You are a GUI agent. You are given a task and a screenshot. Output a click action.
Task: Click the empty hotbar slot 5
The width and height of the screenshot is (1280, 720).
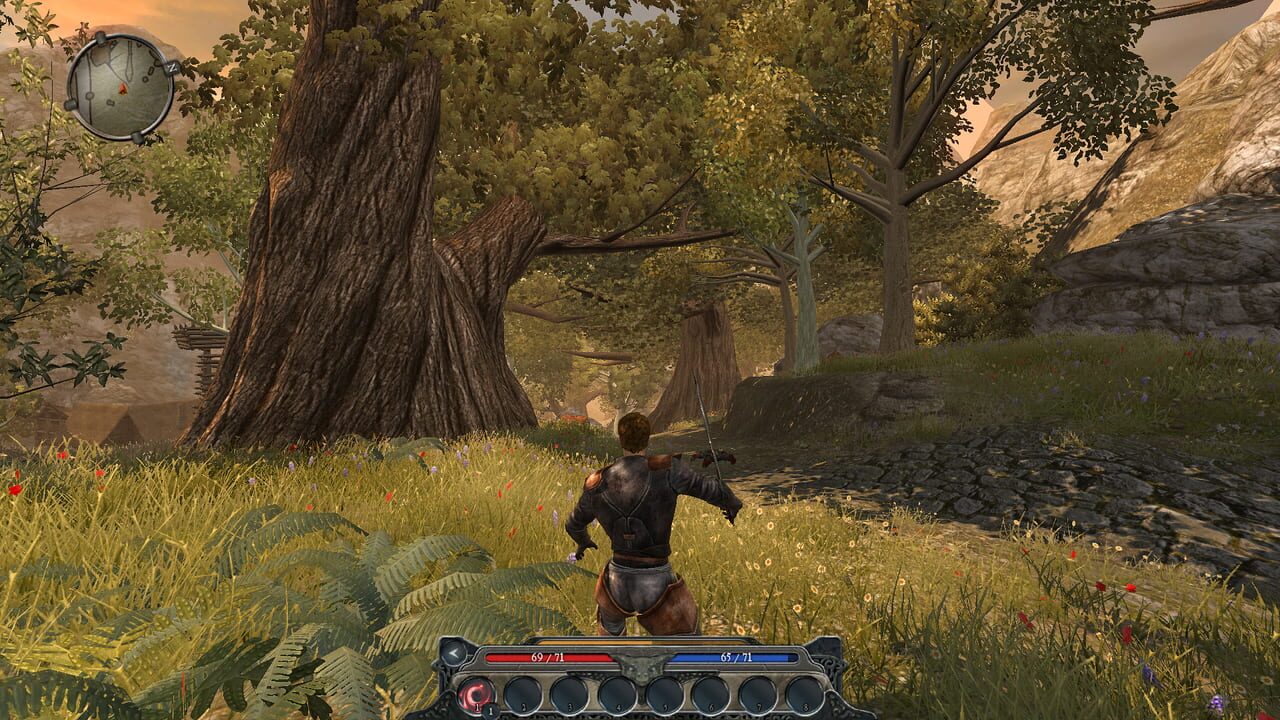click(x=663, y=691)
